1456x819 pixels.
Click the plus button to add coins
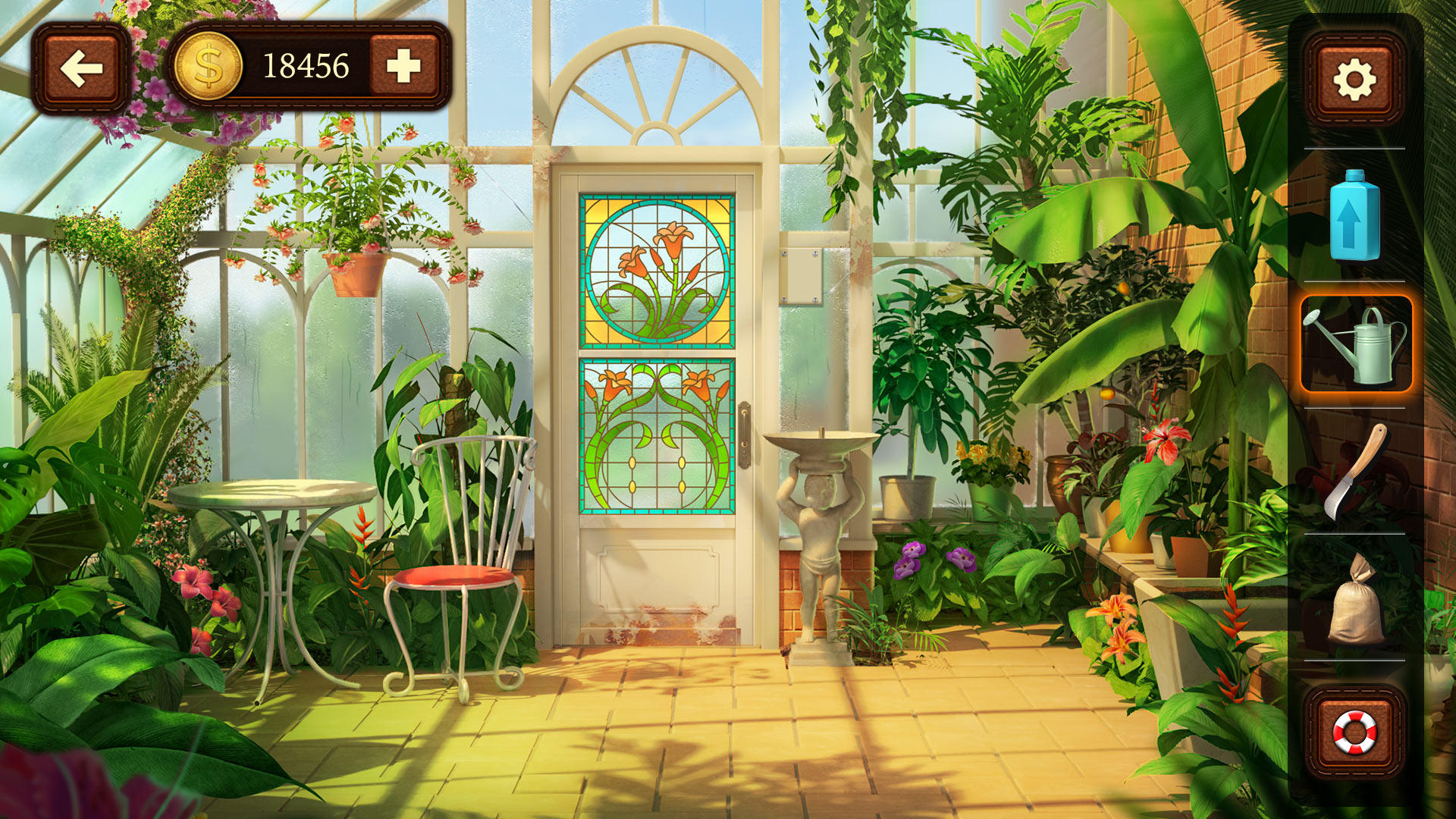pyautogui.click(x=403, y=67)
